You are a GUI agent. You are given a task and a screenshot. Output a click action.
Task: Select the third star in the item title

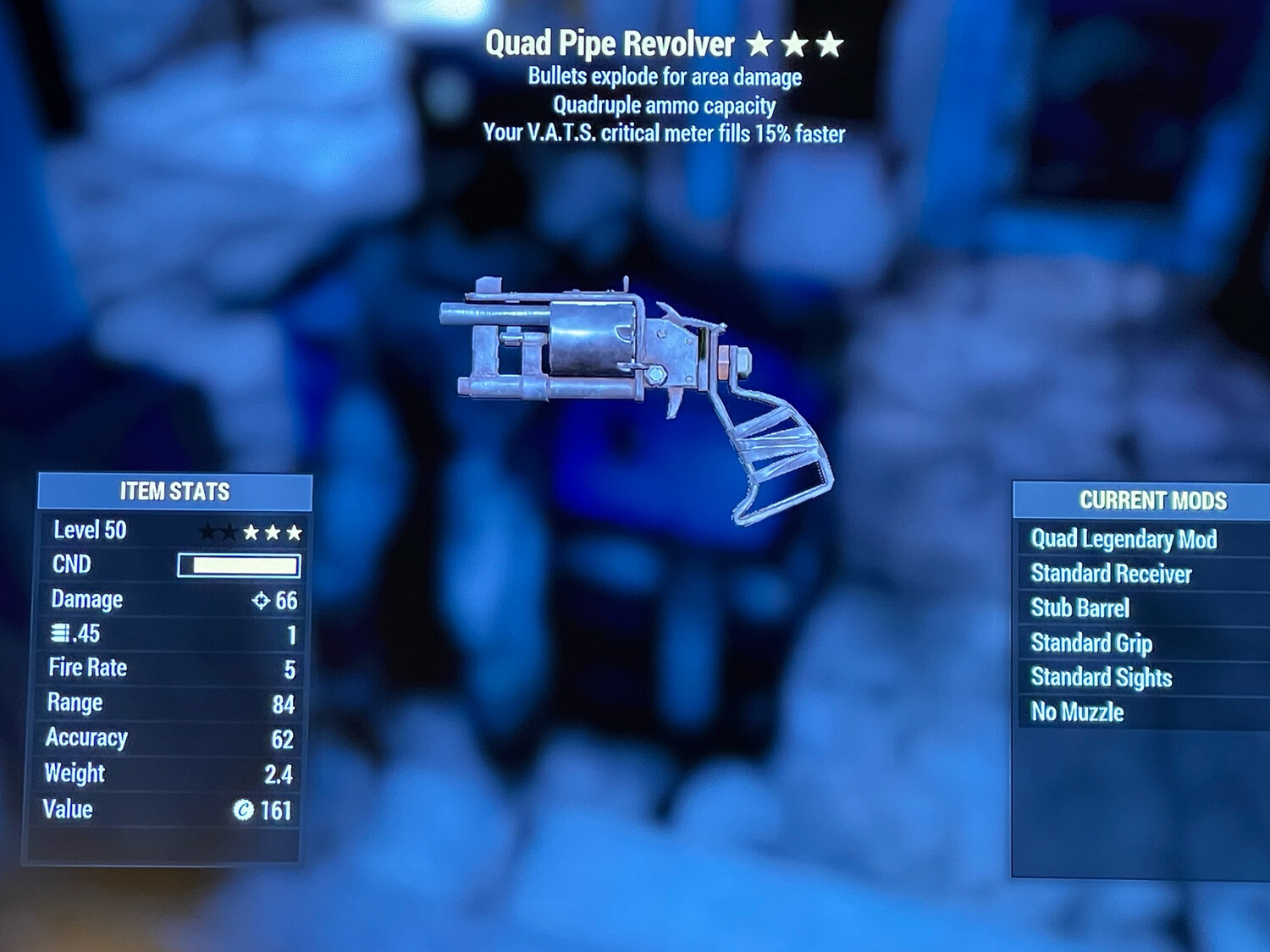831,42
